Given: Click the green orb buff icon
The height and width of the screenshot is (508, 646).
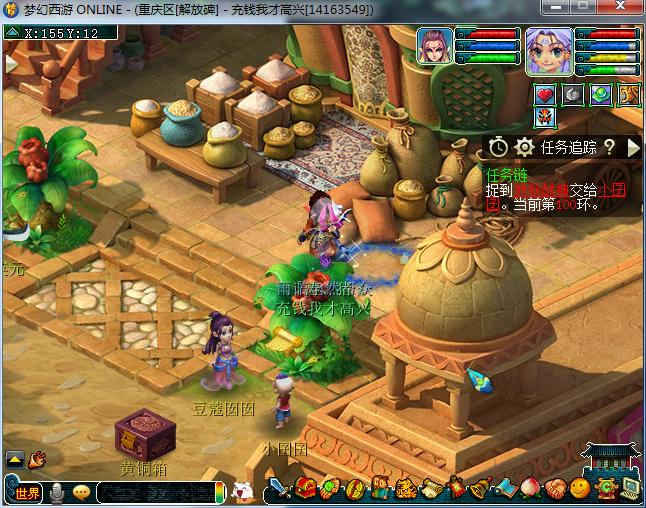Looking at the screenshot, I should pos(601,95).
